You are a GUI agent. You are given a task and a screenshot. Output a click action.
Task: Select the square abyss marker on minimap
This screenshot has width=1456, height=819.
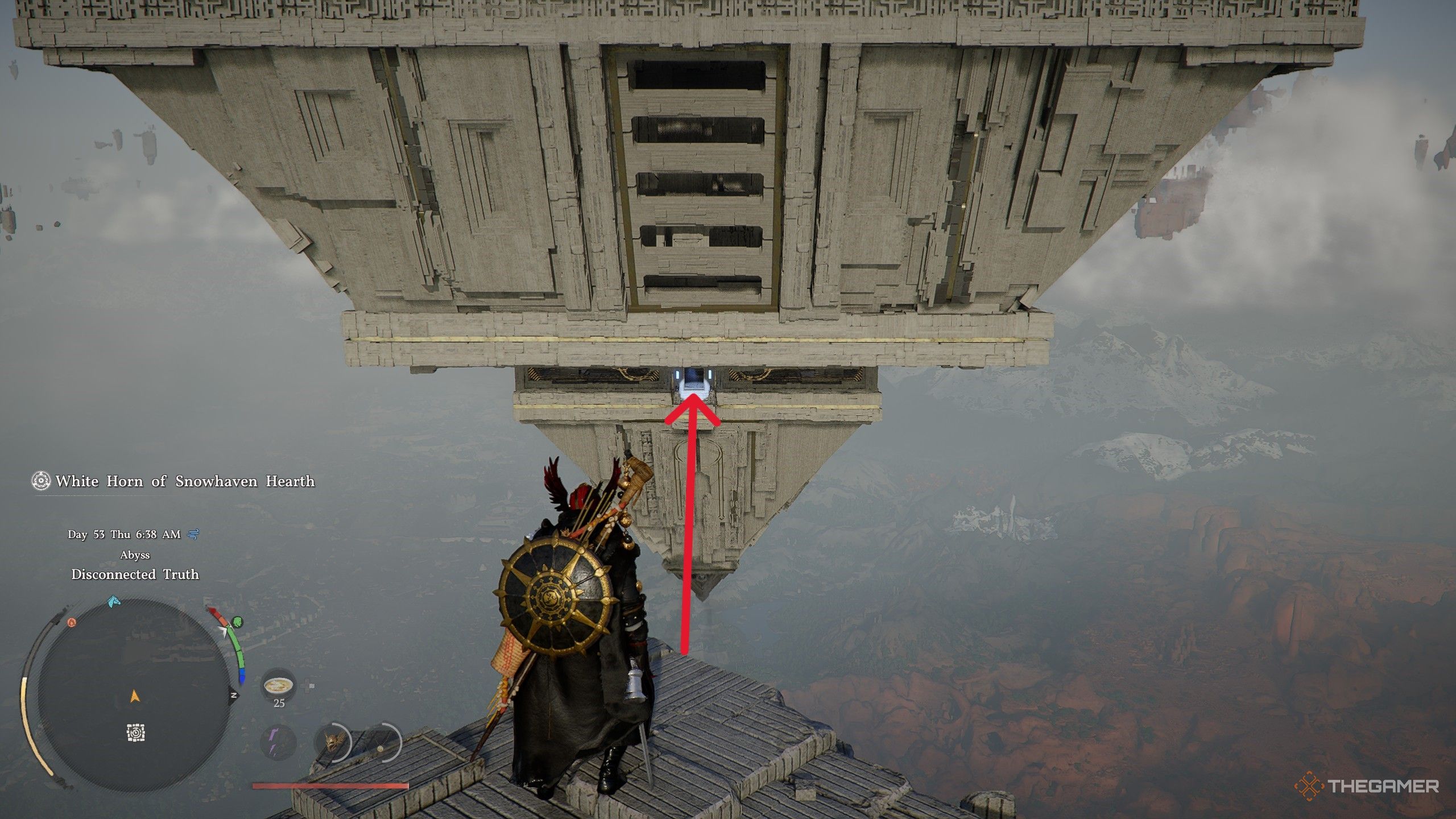135,733
